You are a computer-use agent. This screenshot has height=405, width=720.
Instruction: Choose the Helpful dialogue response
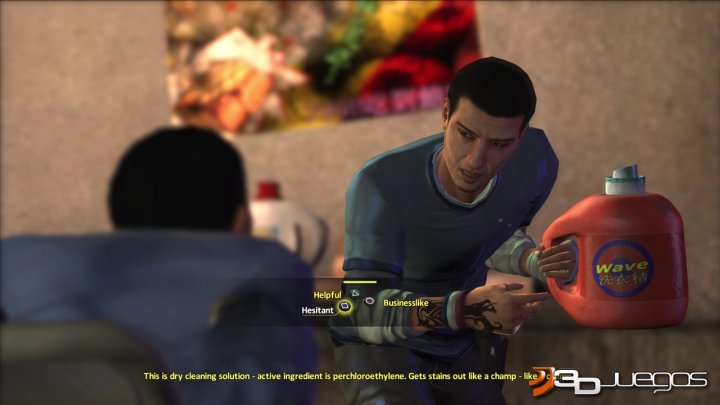(x=328, y=294)
